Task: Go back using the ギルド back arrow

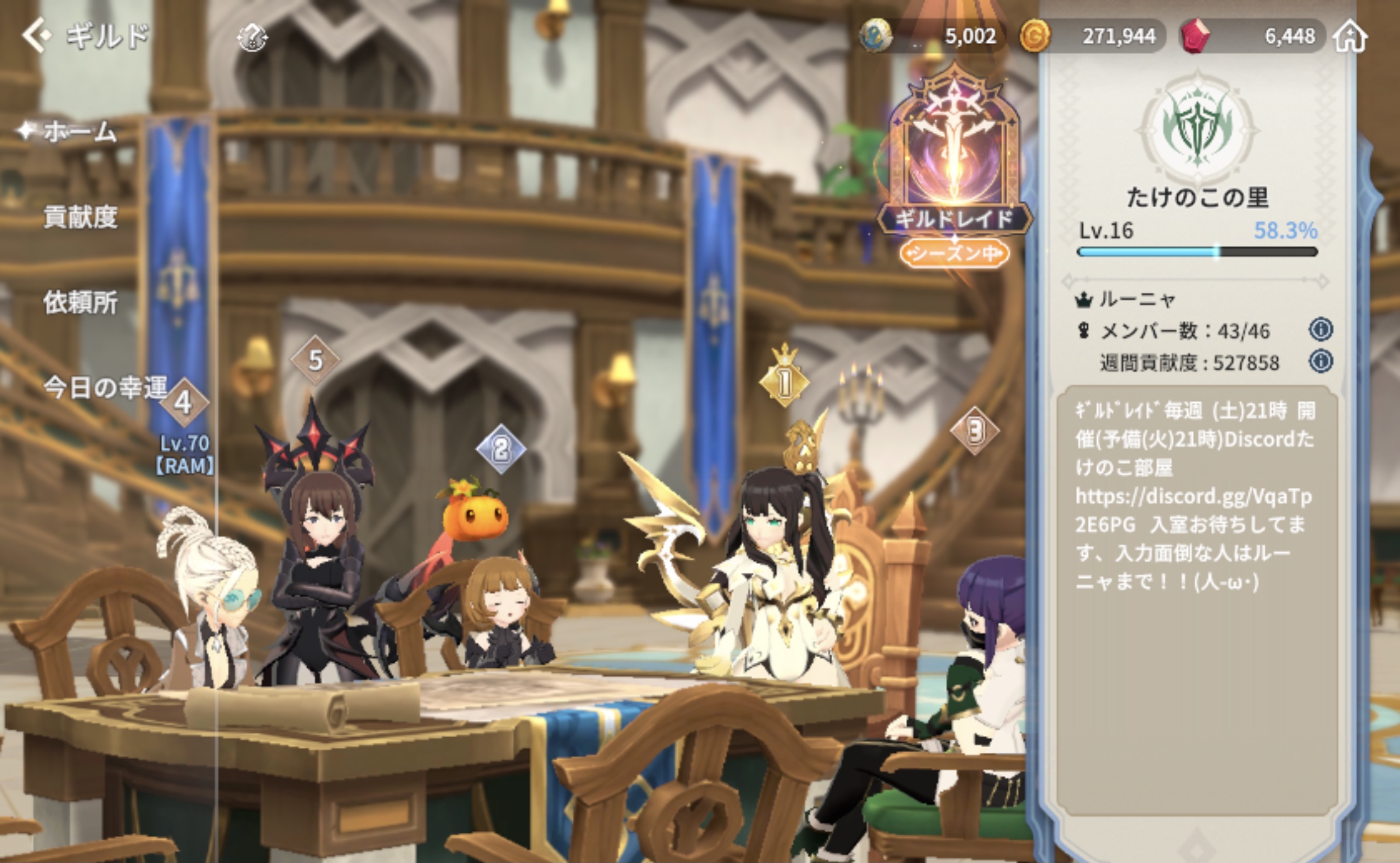Action: (x=37, y=35)
